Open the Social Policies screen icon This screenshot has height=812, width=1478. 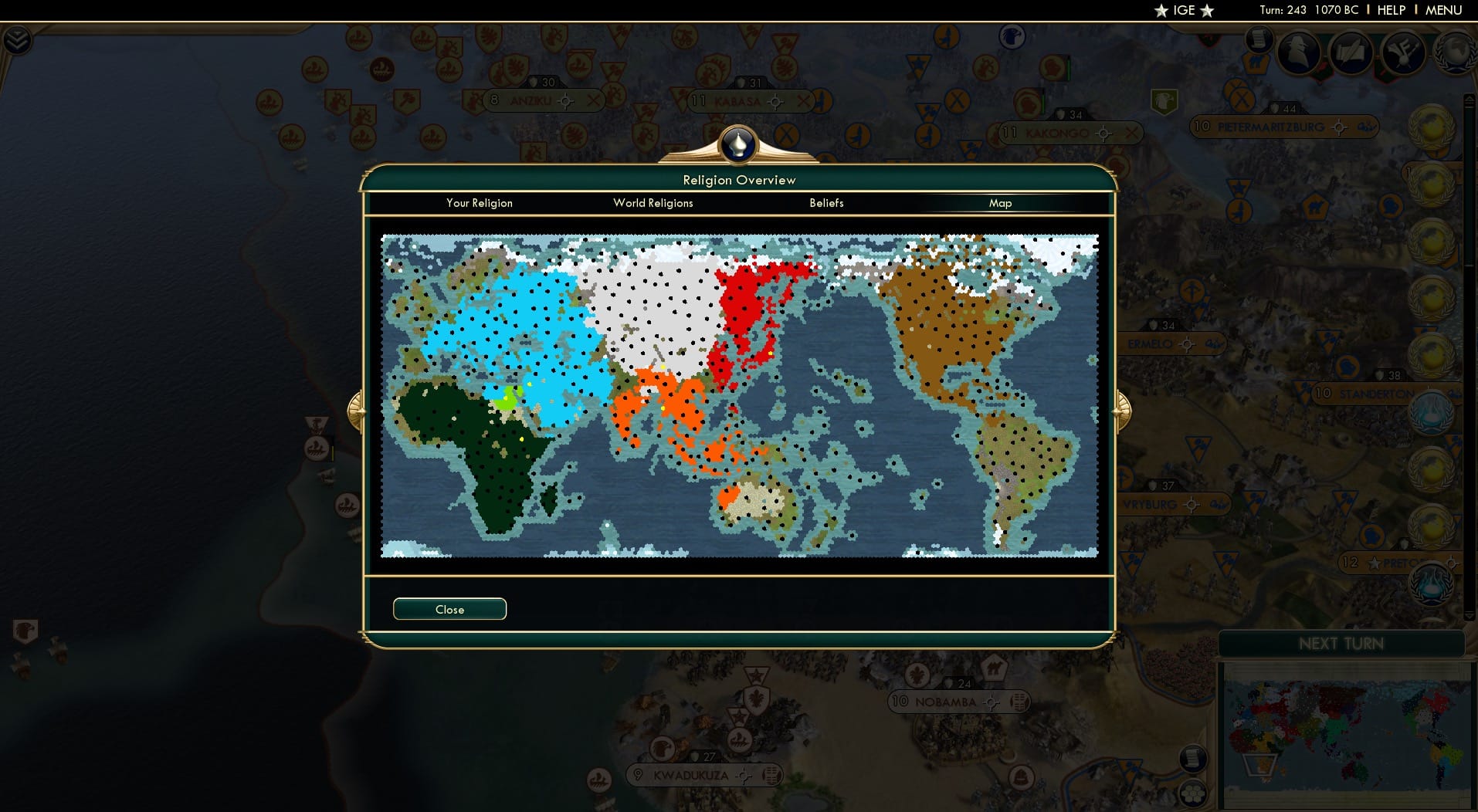coord(1351,52)
